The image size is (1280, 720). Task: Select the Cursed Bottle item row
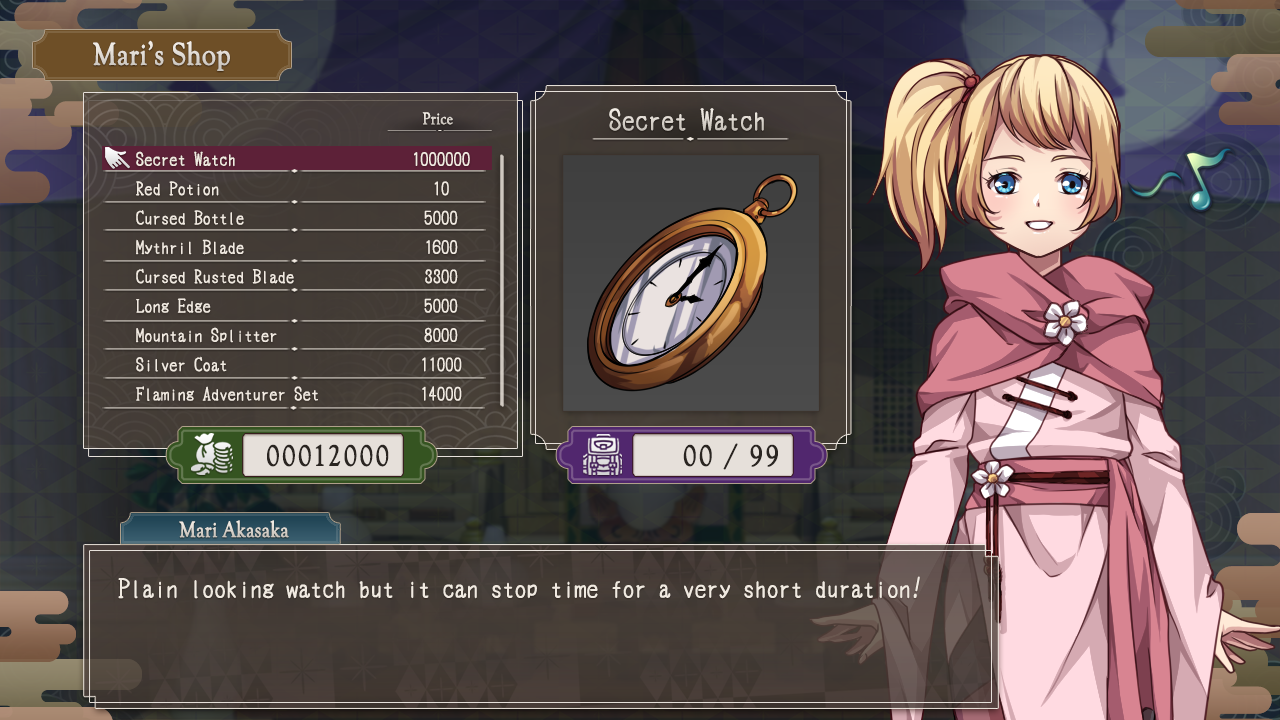point(298,218)
